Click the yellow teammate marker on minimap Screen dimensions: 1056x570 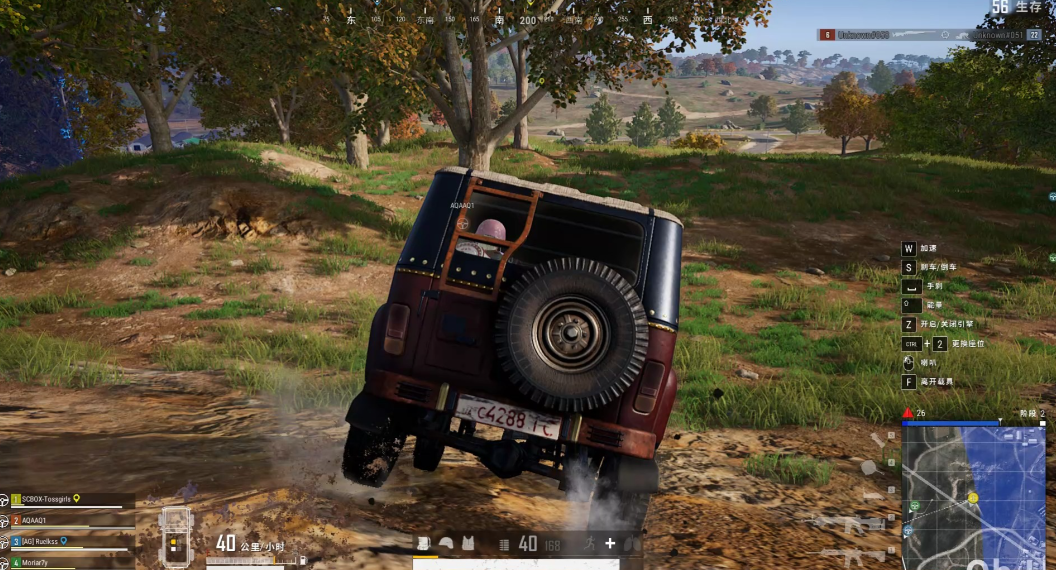[972, 497]
